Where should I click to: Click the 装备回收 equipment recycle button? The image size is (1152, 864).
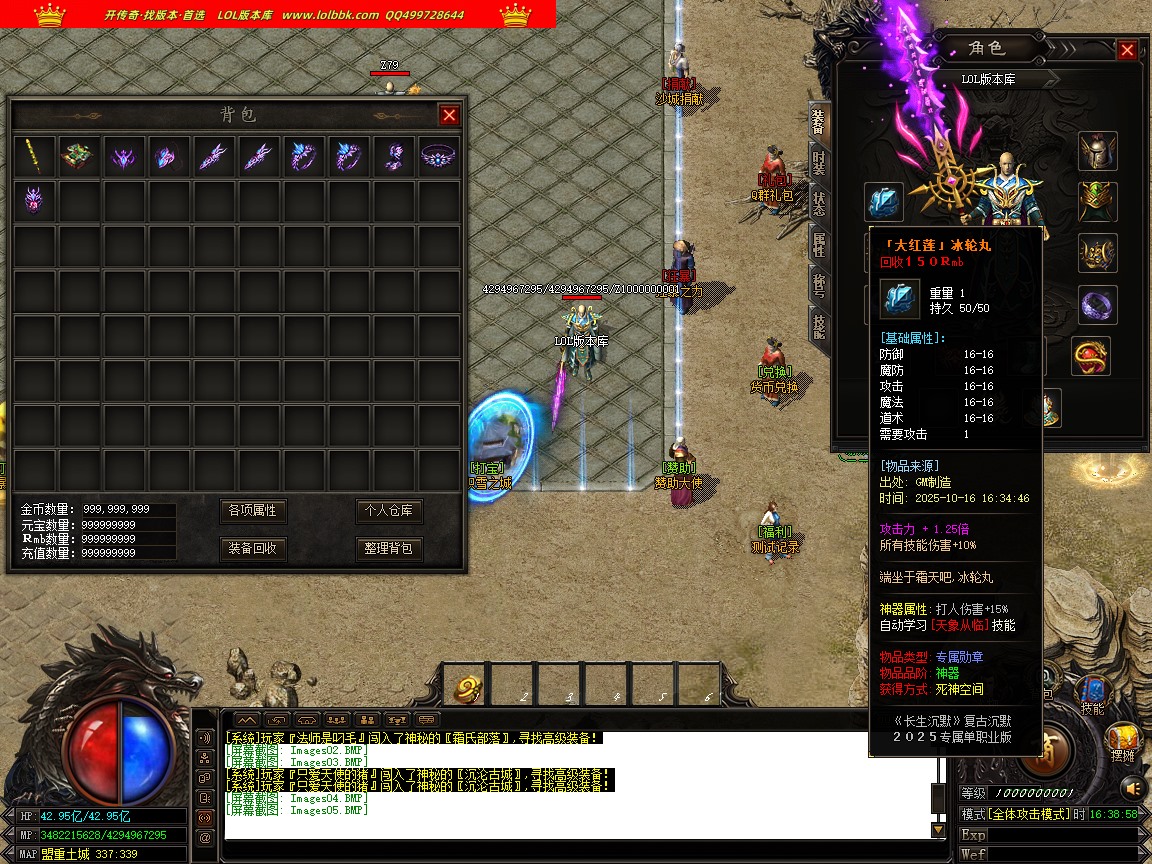point(252,549)
